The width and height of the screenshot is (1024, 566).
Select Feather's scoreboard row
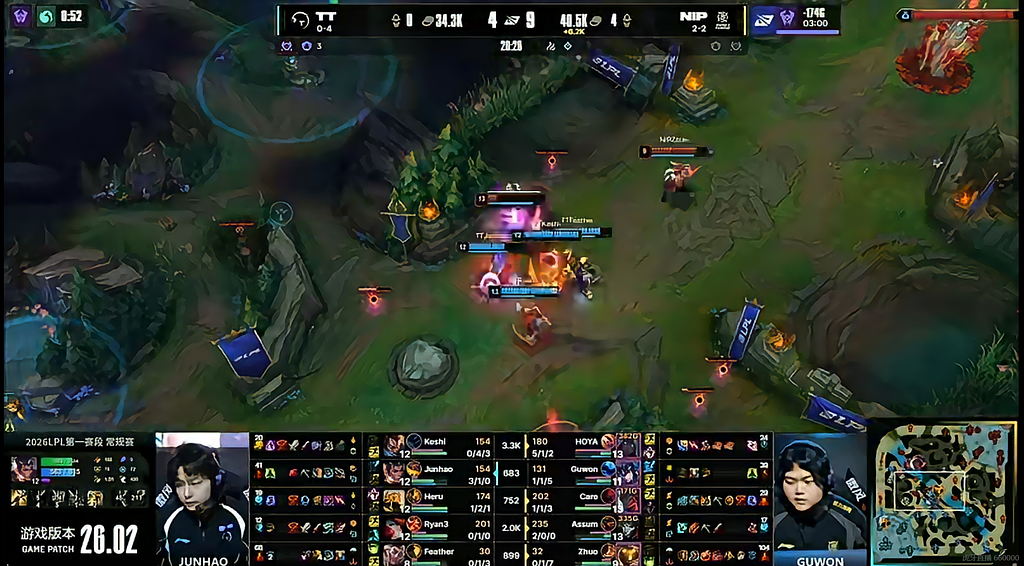pos(438,551)
